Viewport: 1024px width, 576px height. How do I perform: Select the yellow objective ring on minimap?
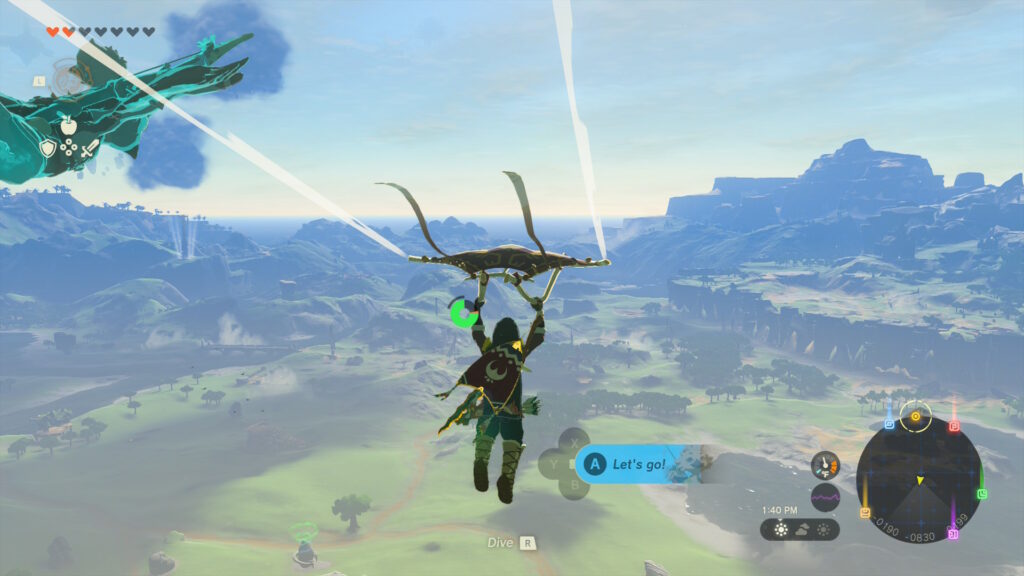coord(915,415)
